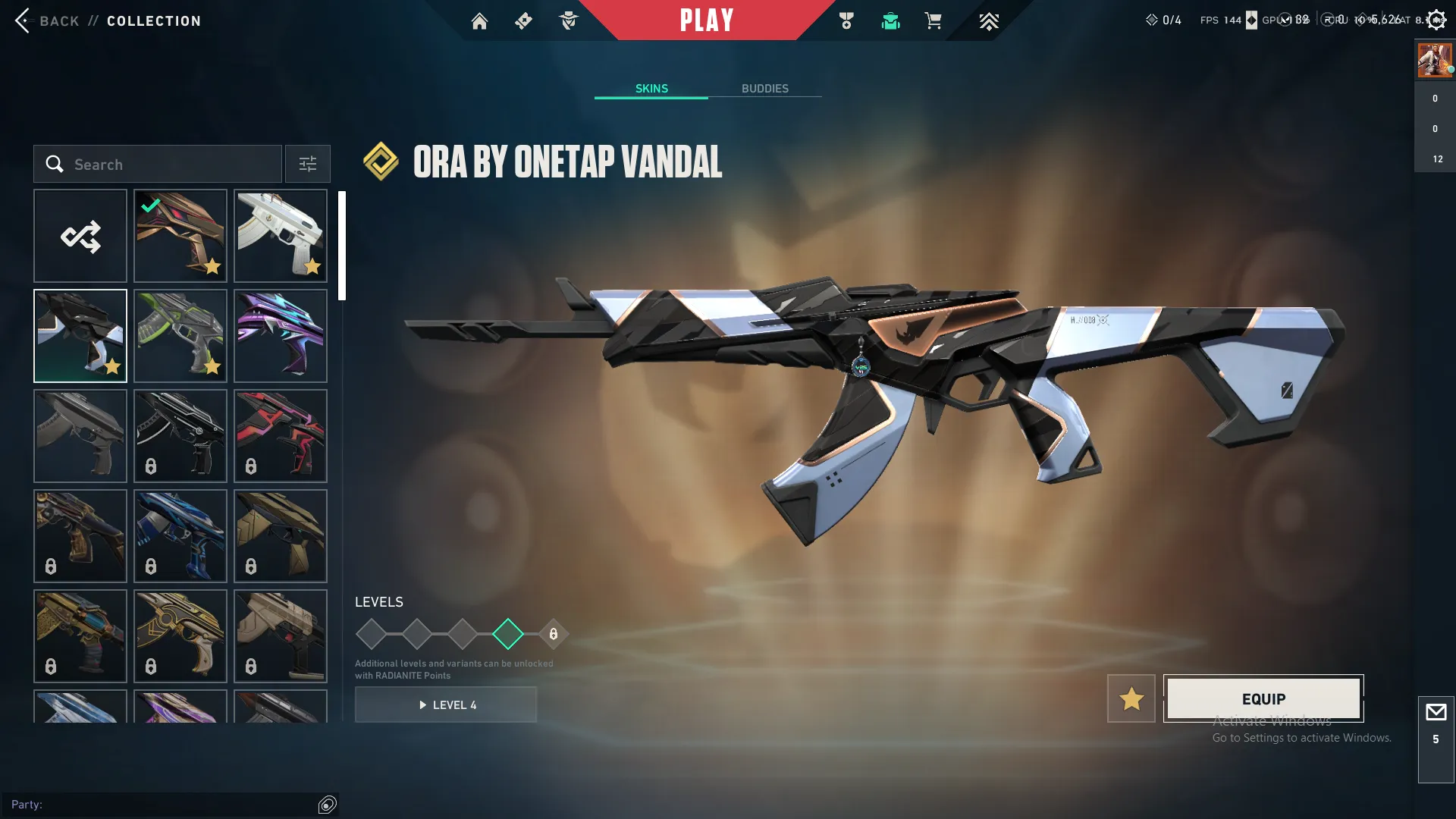Equip the Ora by Onetap Vandal

tap(1263, 698)
